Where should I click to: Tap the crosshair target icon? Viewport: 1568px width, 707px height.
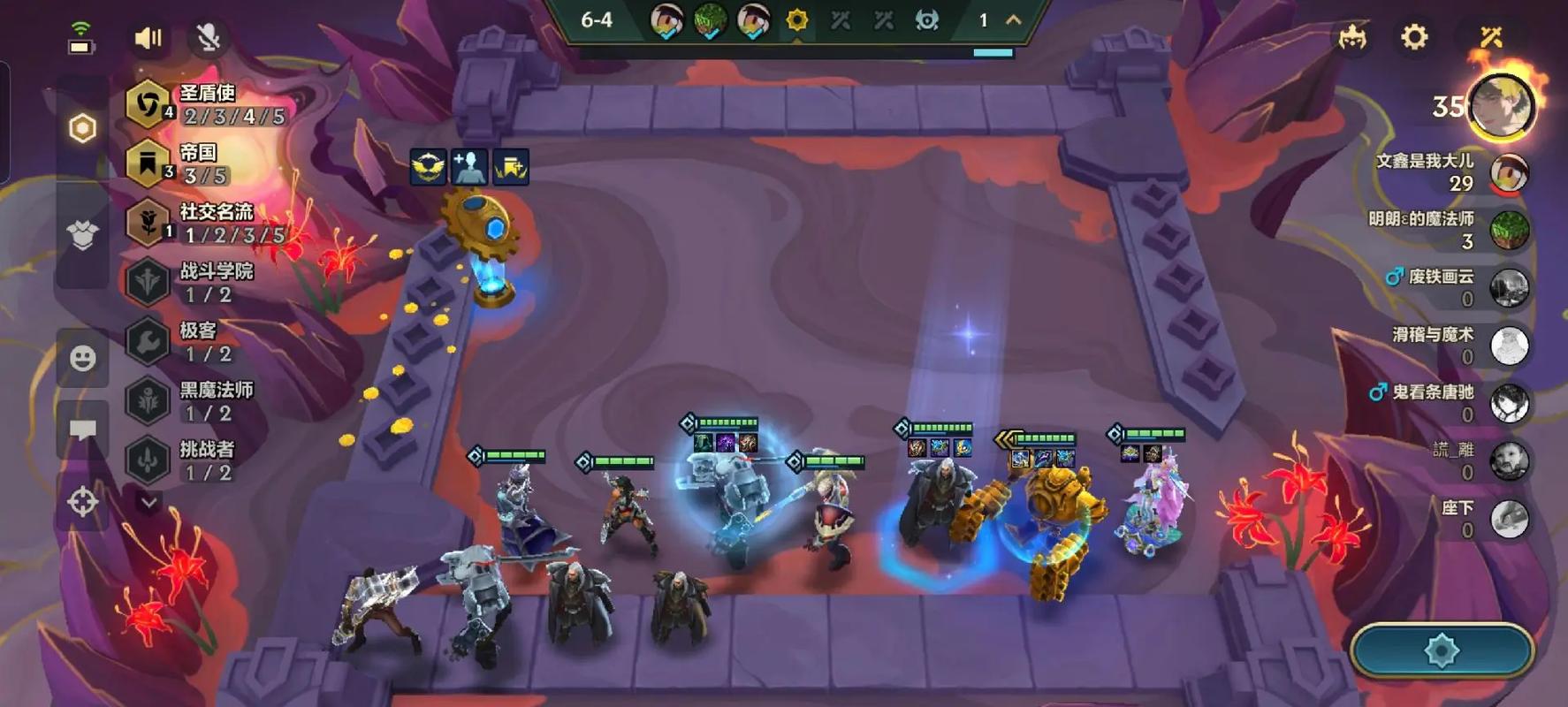click(x=83, y=502)
